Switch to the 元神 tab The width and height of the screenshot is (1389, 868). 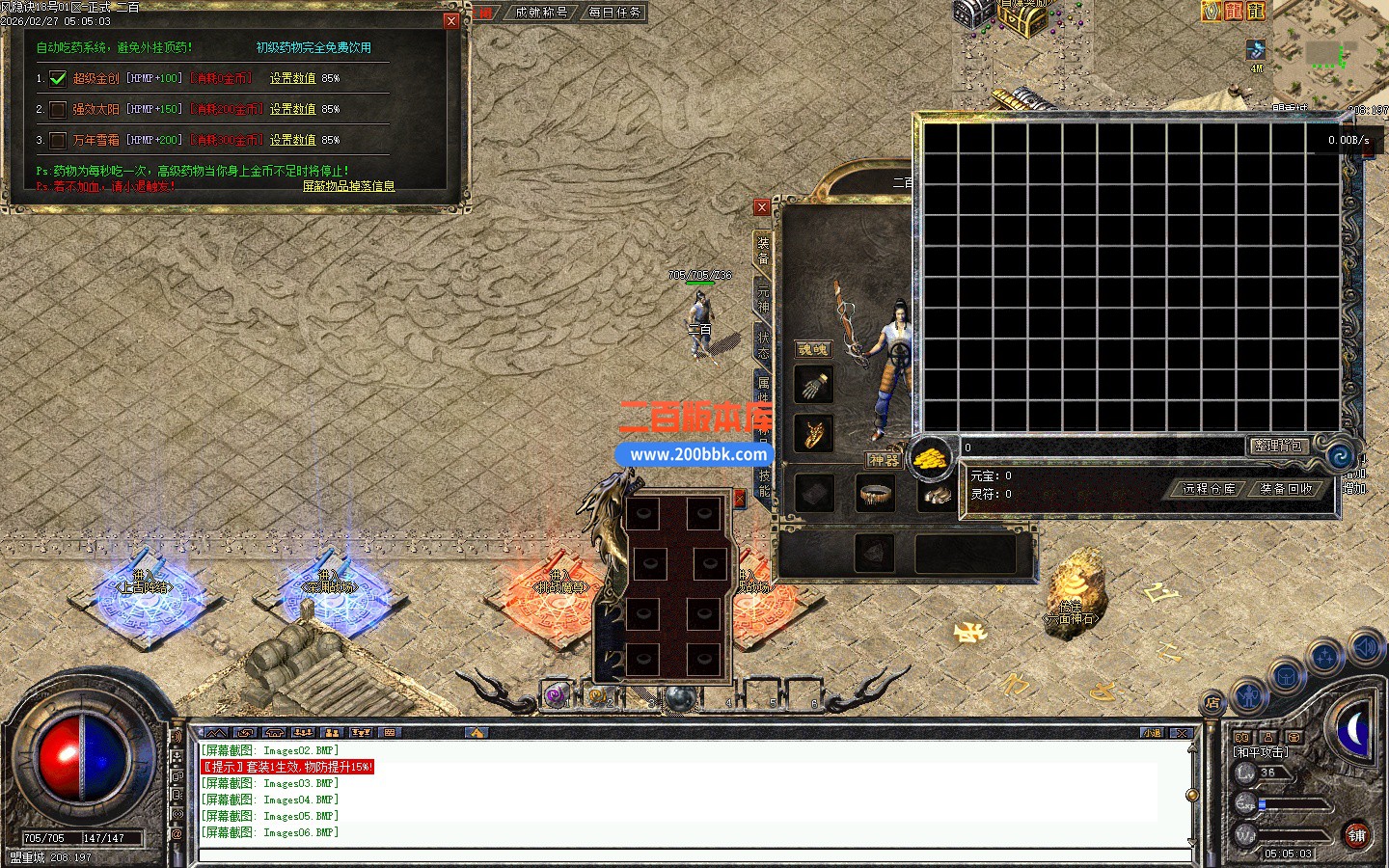click(763, 299)
